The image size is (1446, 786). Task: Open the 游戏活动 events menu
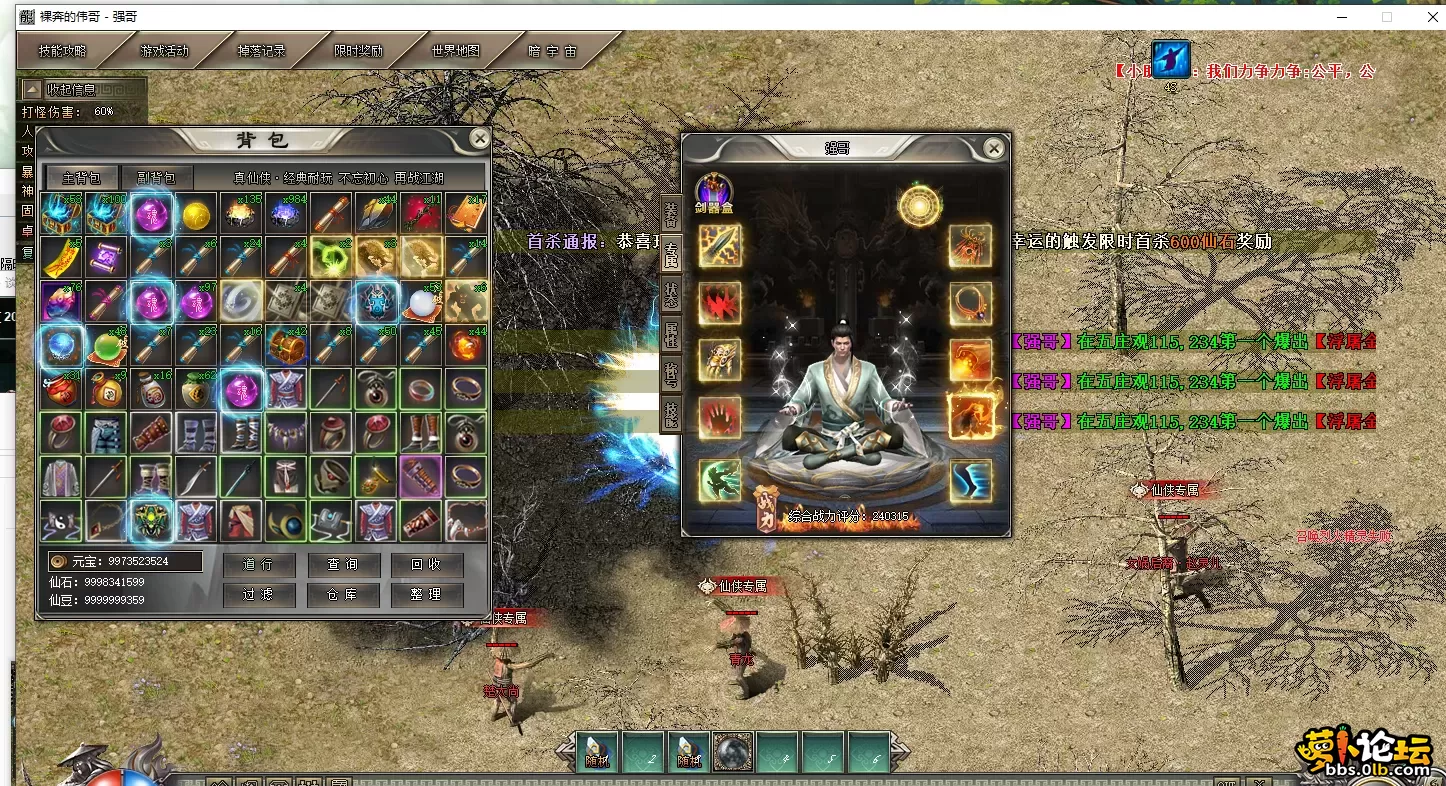(164, 51)
